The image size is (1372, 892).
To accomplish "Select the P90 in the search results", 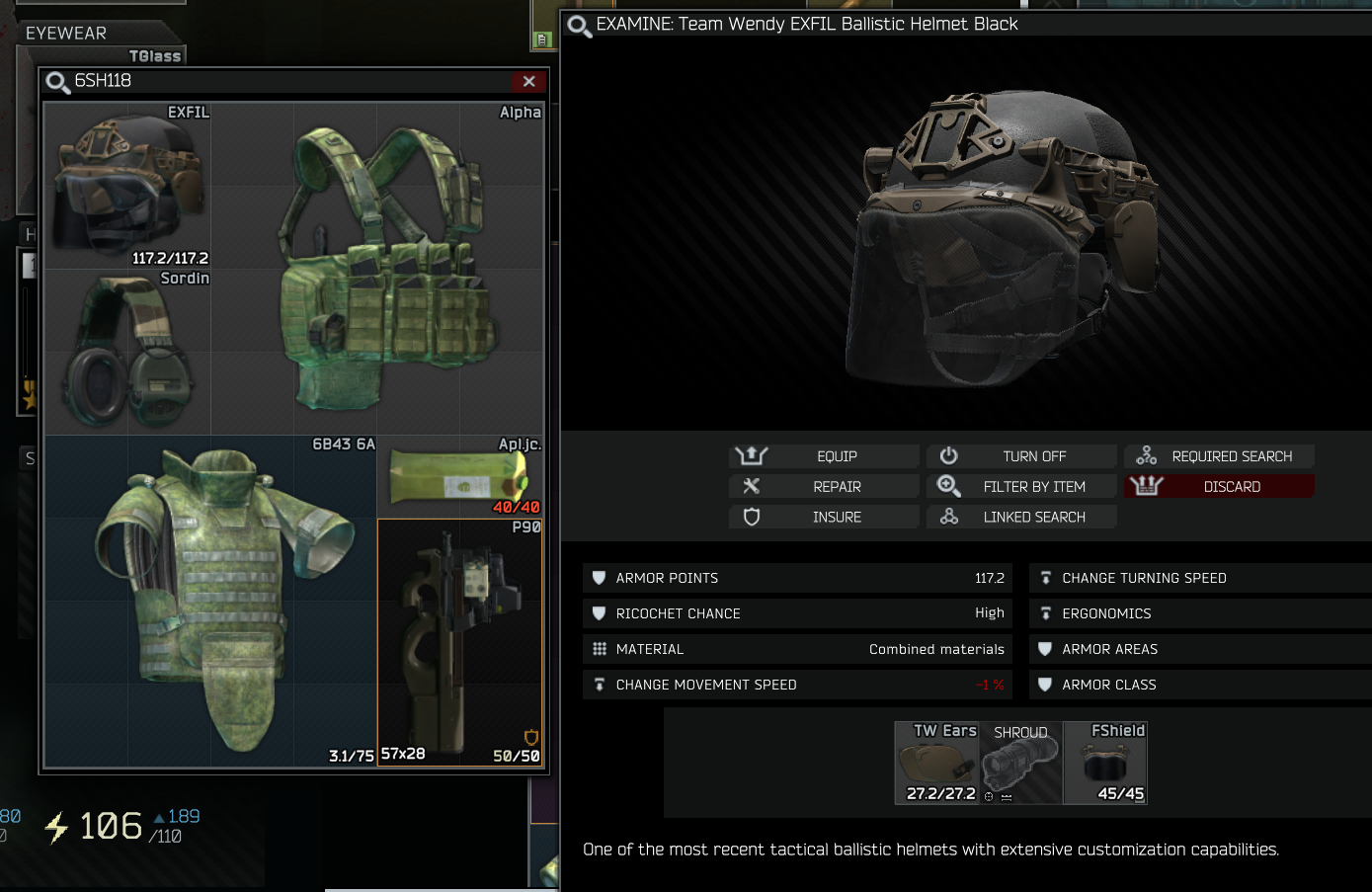I will pyautogui.click(x=459, y=642).
